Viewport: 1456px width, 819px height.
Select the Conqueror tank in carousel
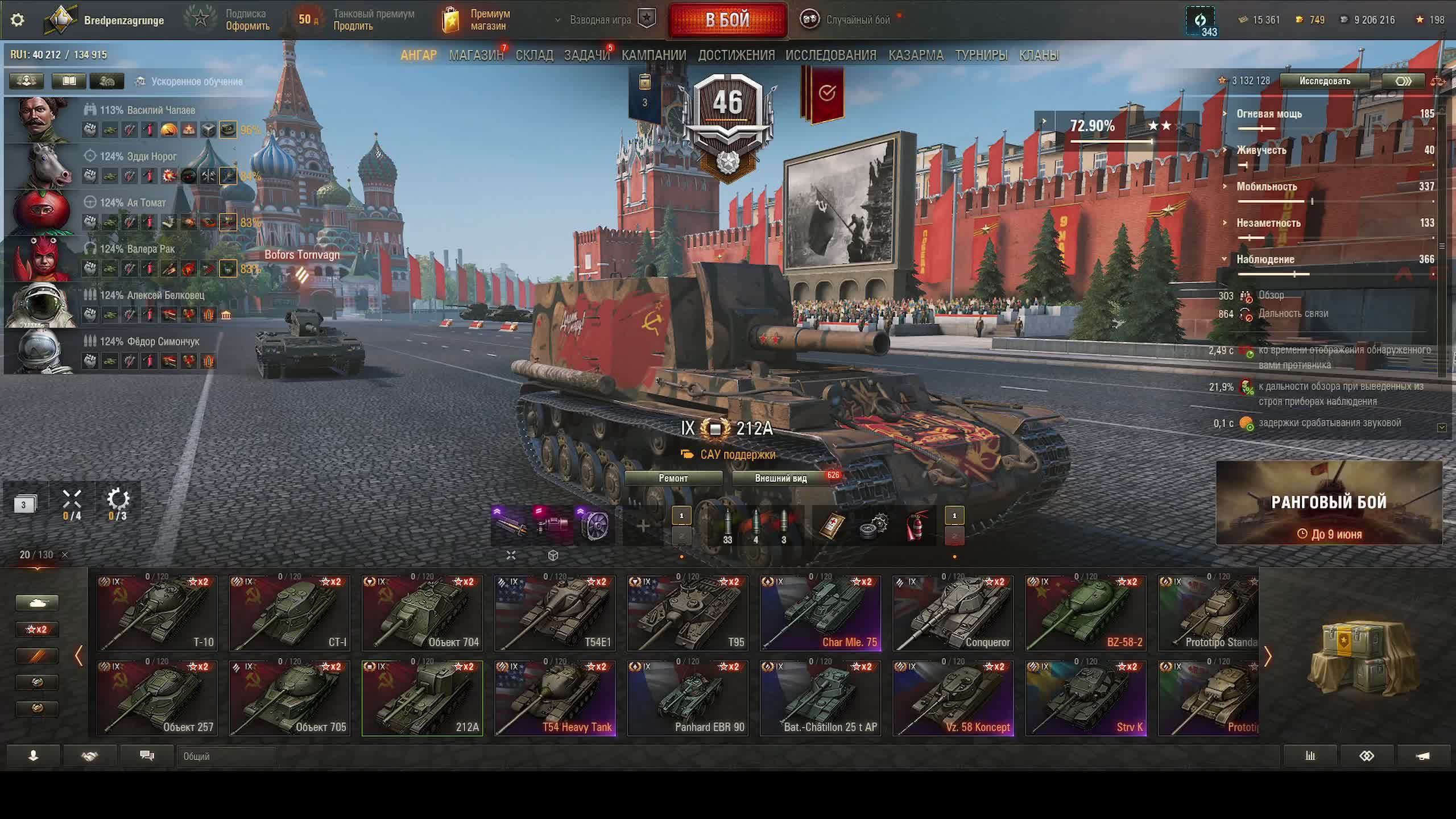click(953, 613)
